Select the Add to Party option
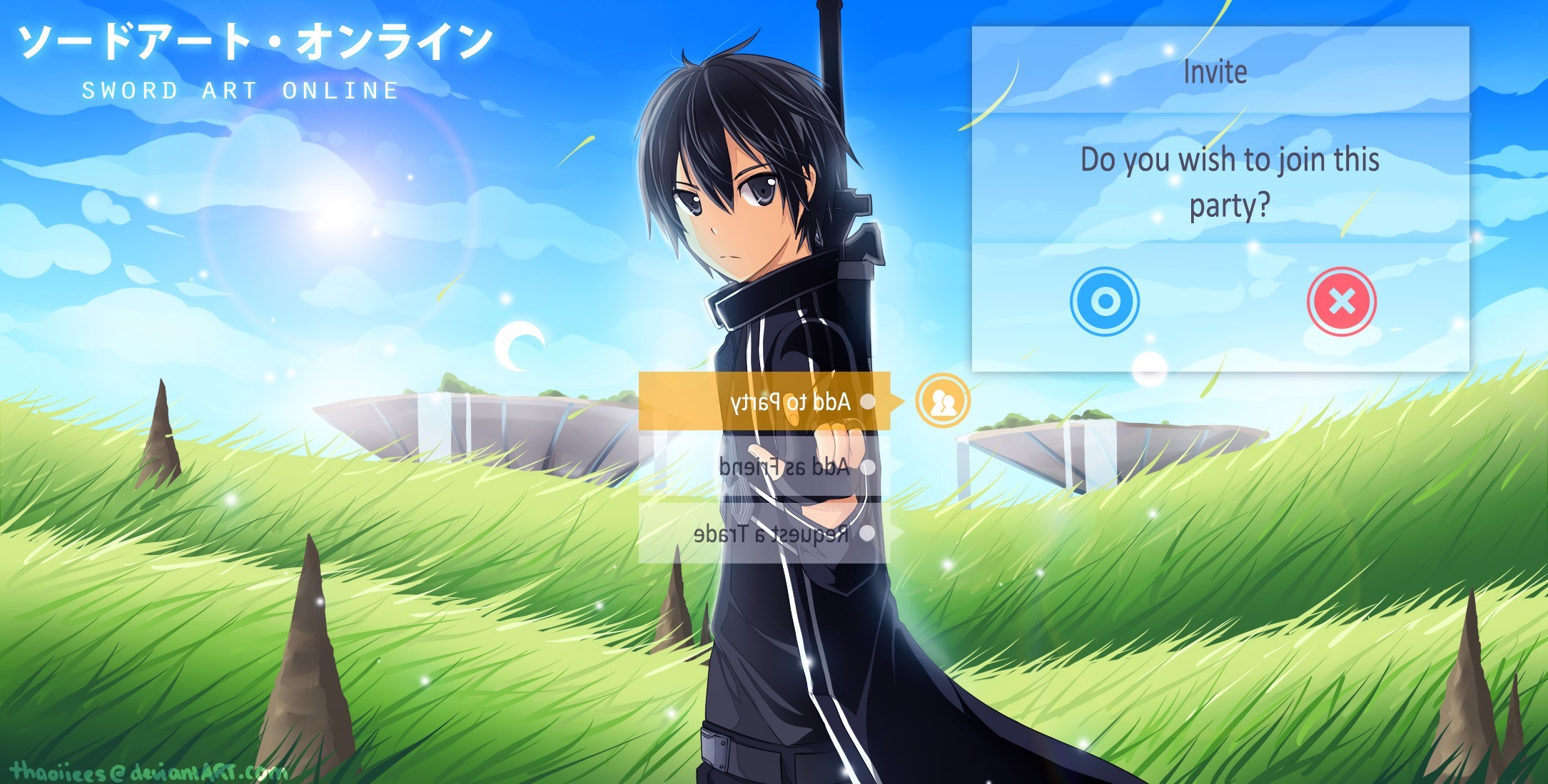This screenshot has width=1548, height=784. click(x=764, y=402)
